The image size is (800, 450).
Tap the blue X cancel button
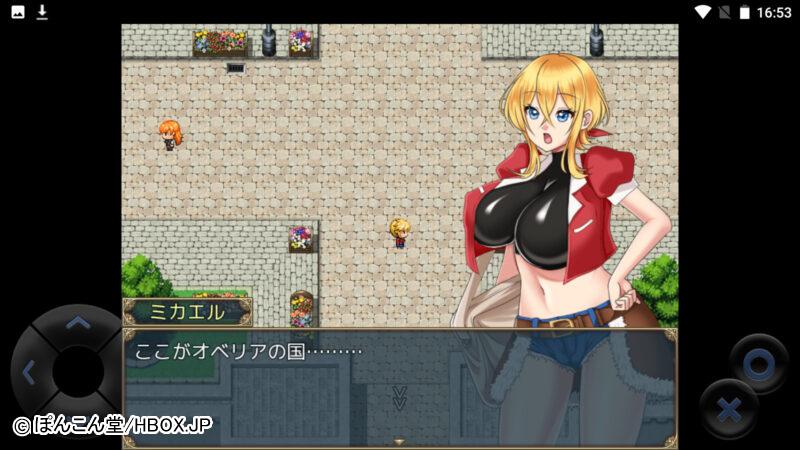click(x=728, y=409)
